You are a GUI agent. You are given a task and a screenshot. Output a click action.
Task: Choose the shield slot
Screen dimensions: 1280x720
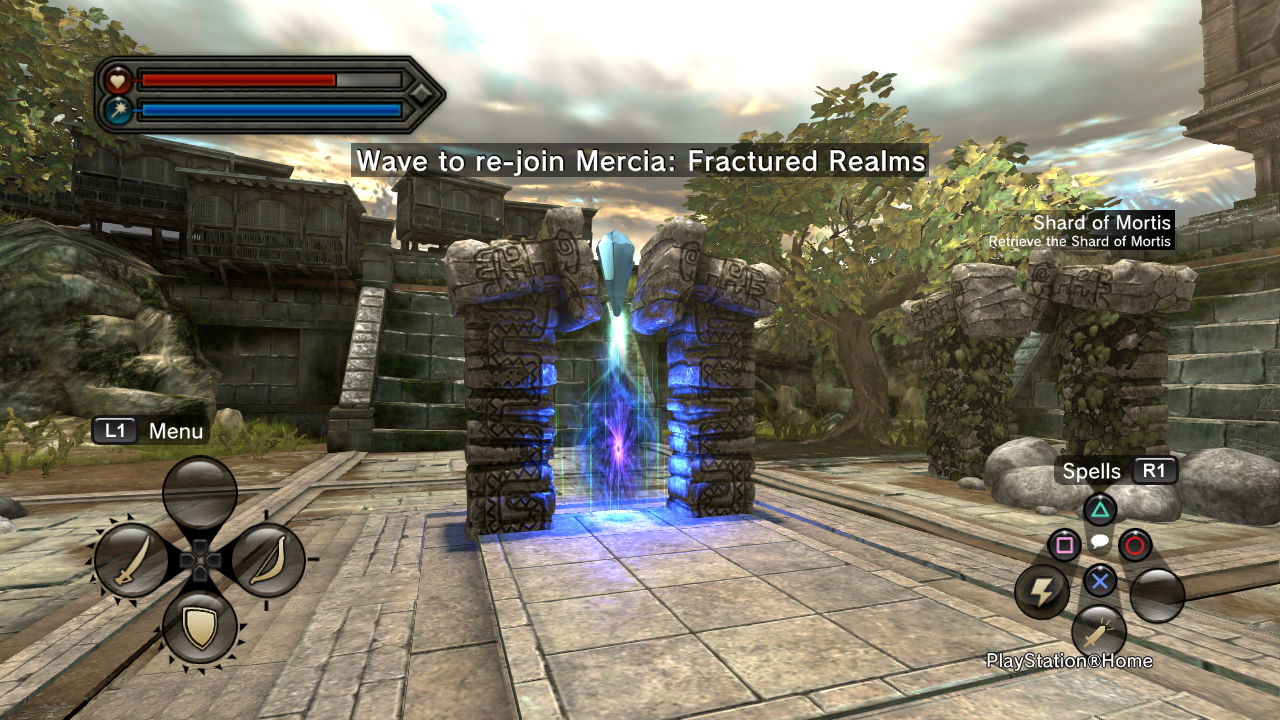[x=200, y=628]
